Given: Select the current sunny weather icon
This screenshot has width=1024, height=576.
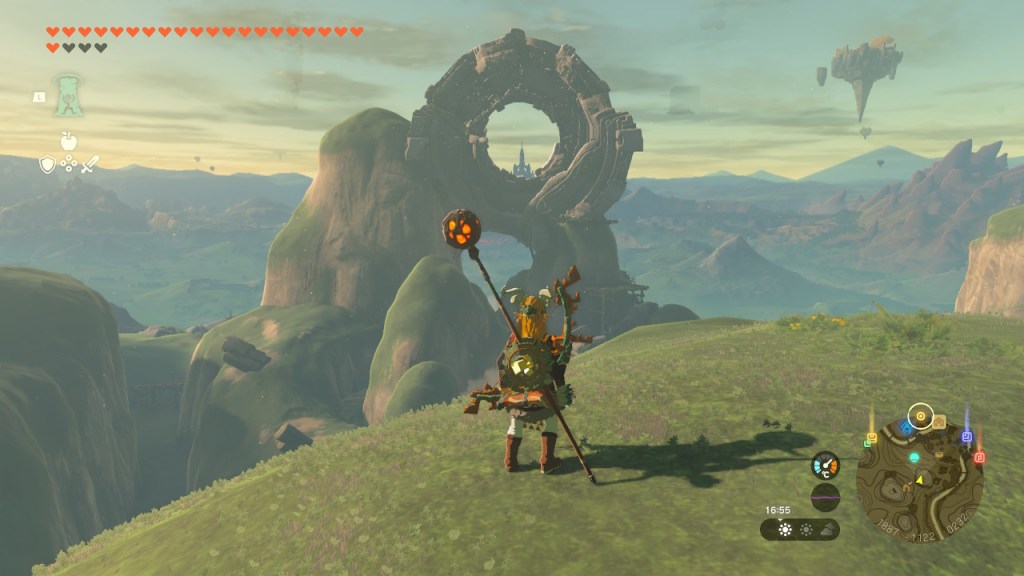Looking at the screenshot, I should pos(785,530).
